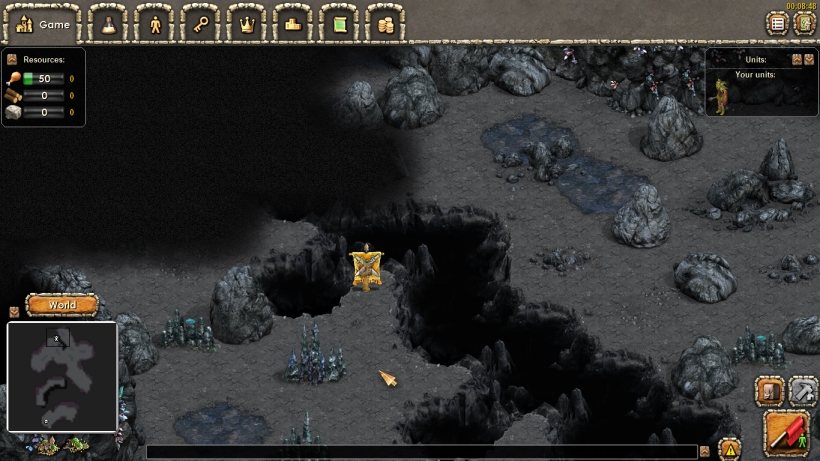
Task: Click the exit door button
Action: (804, 23)
